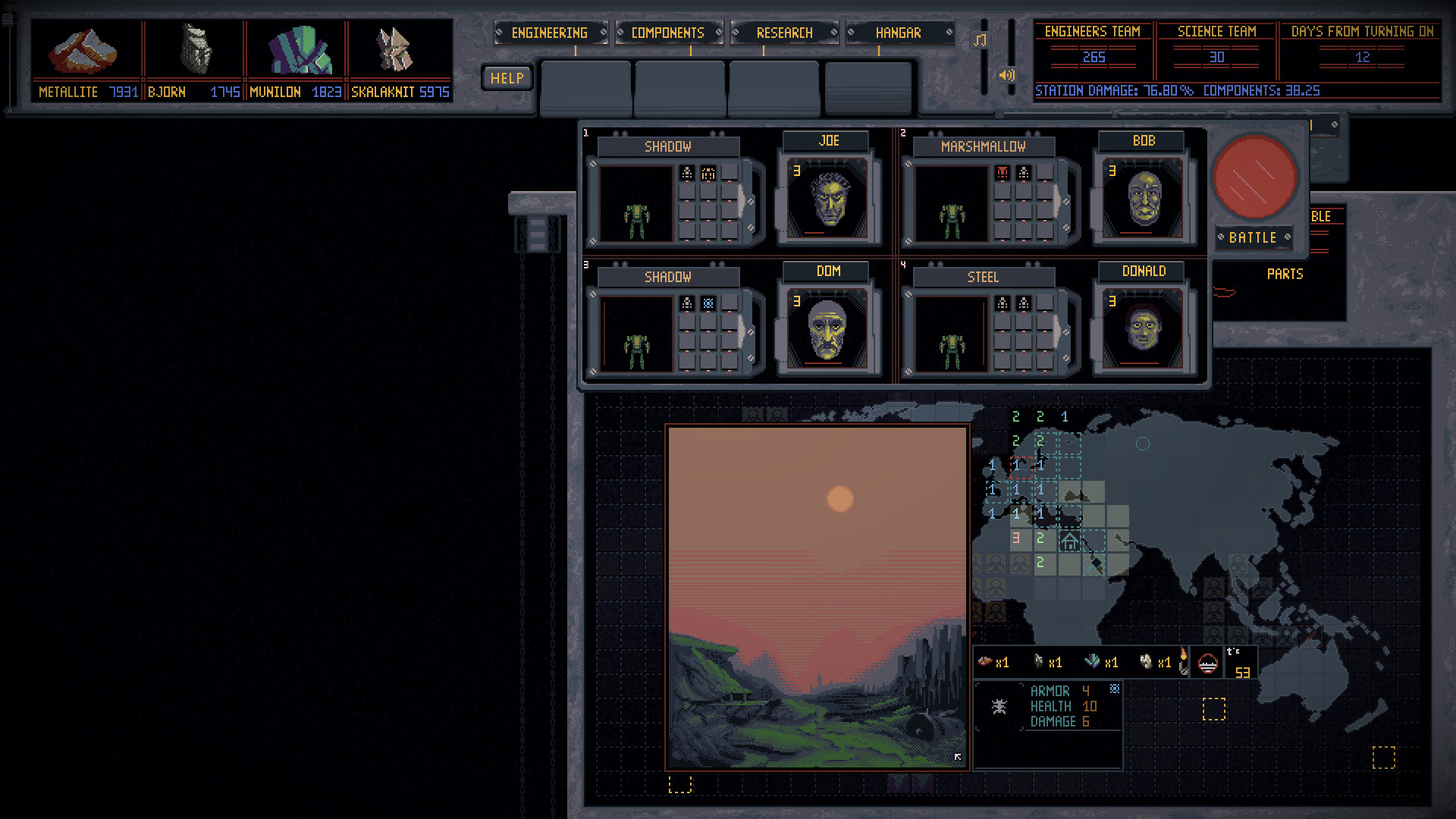Open the Hangar tab
1456x819 pixels.
(x=899, y=33)
